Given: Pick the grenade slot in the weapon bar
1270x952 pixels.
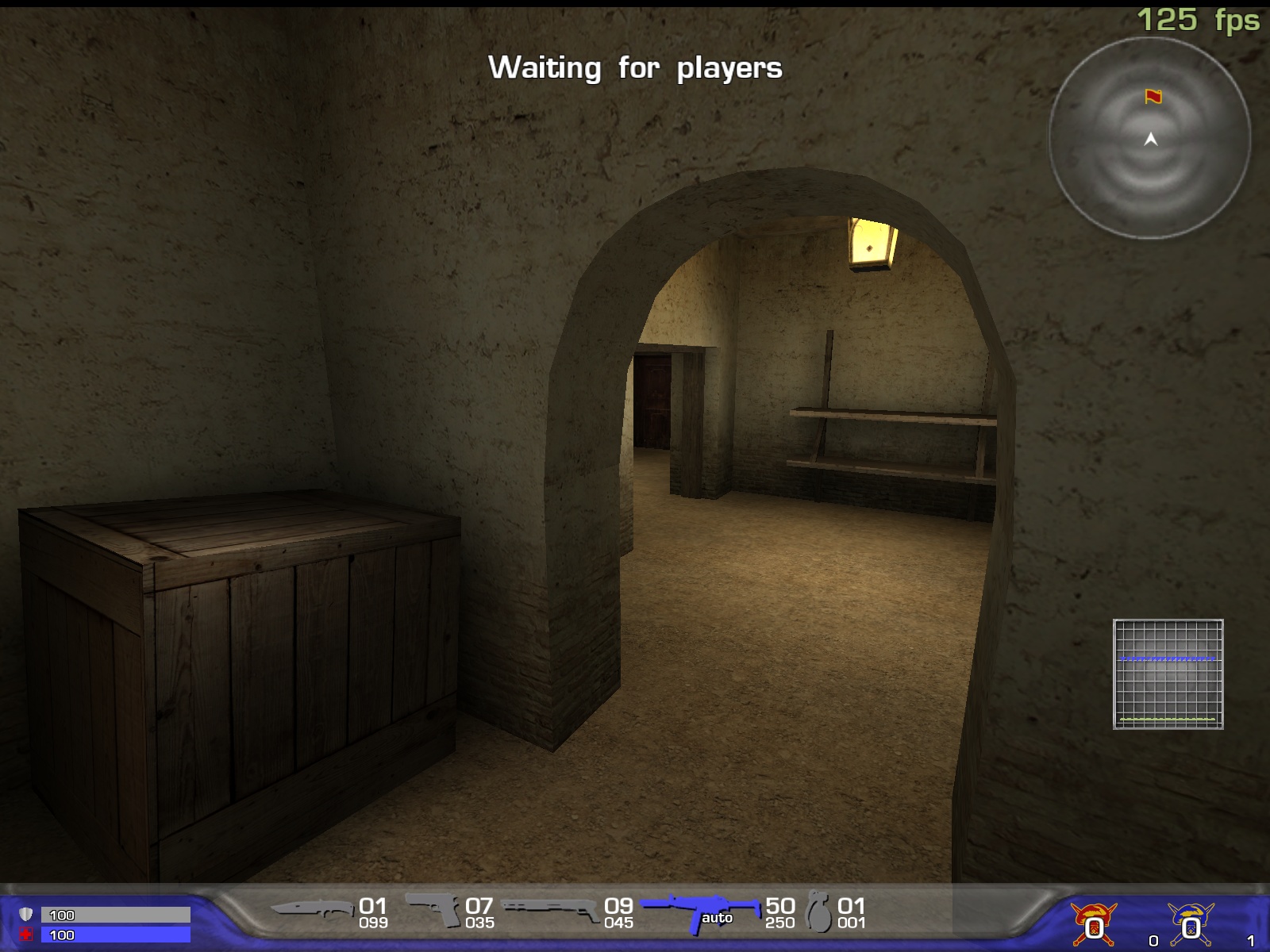Looking at the screenshot, I should pos(818,912).
